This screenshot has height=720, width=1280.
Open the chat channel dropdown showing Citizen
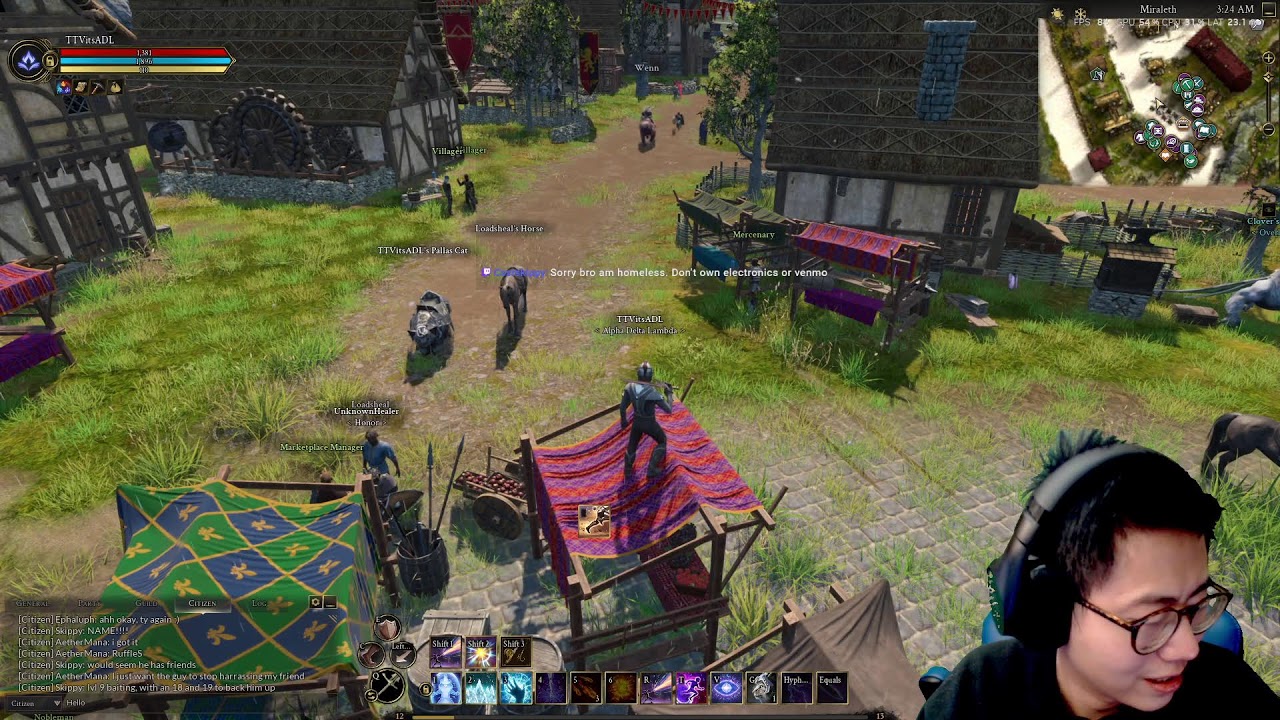[x=35, y=702]
